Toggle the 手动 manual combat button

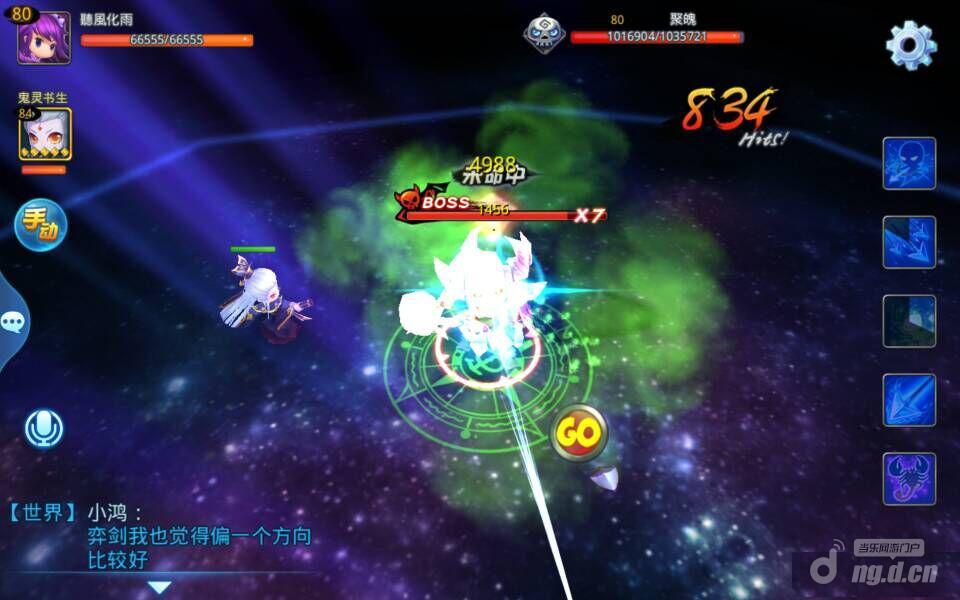pos(41,225)
